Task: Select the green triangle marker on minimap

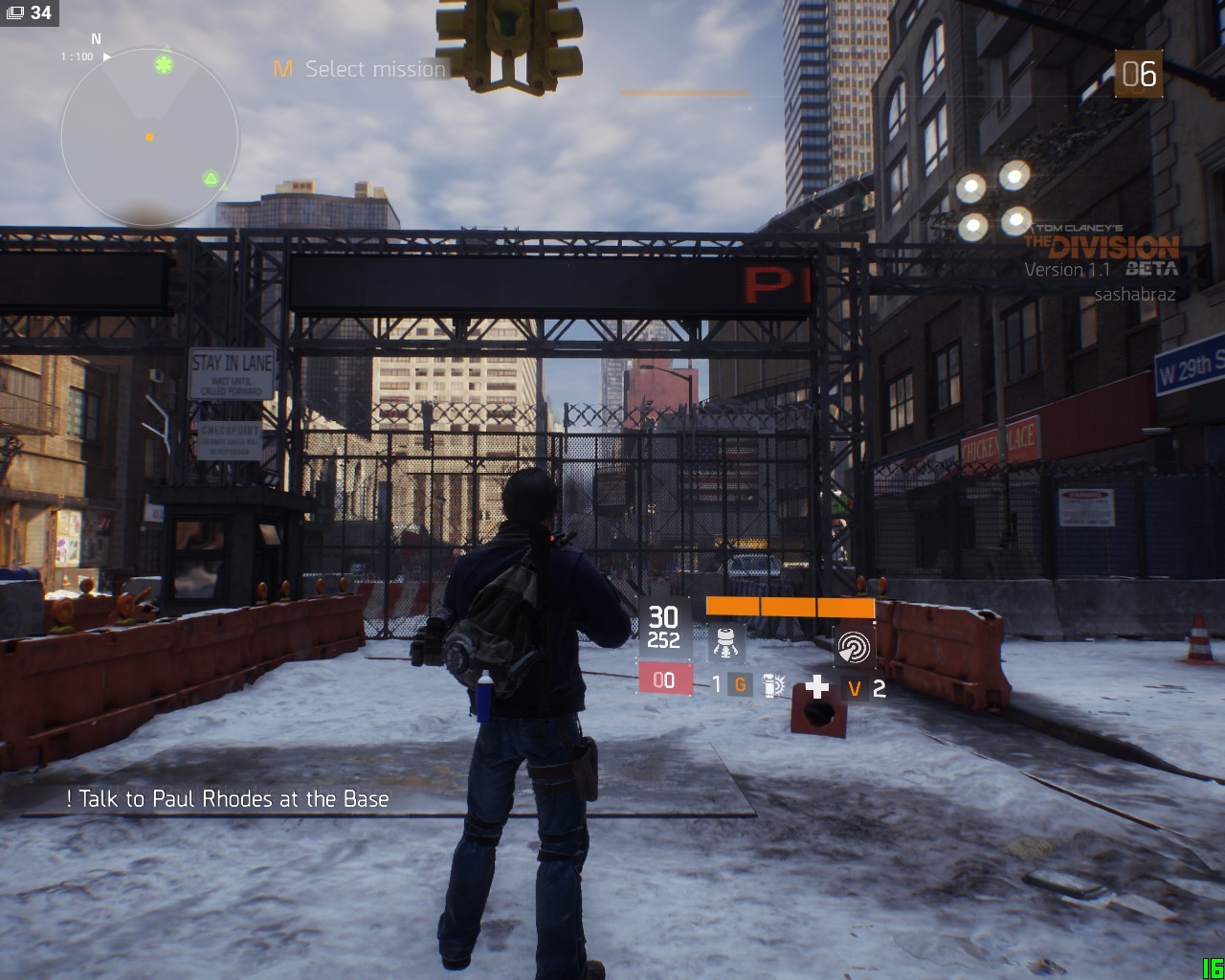Action: [x=212, y=178]
